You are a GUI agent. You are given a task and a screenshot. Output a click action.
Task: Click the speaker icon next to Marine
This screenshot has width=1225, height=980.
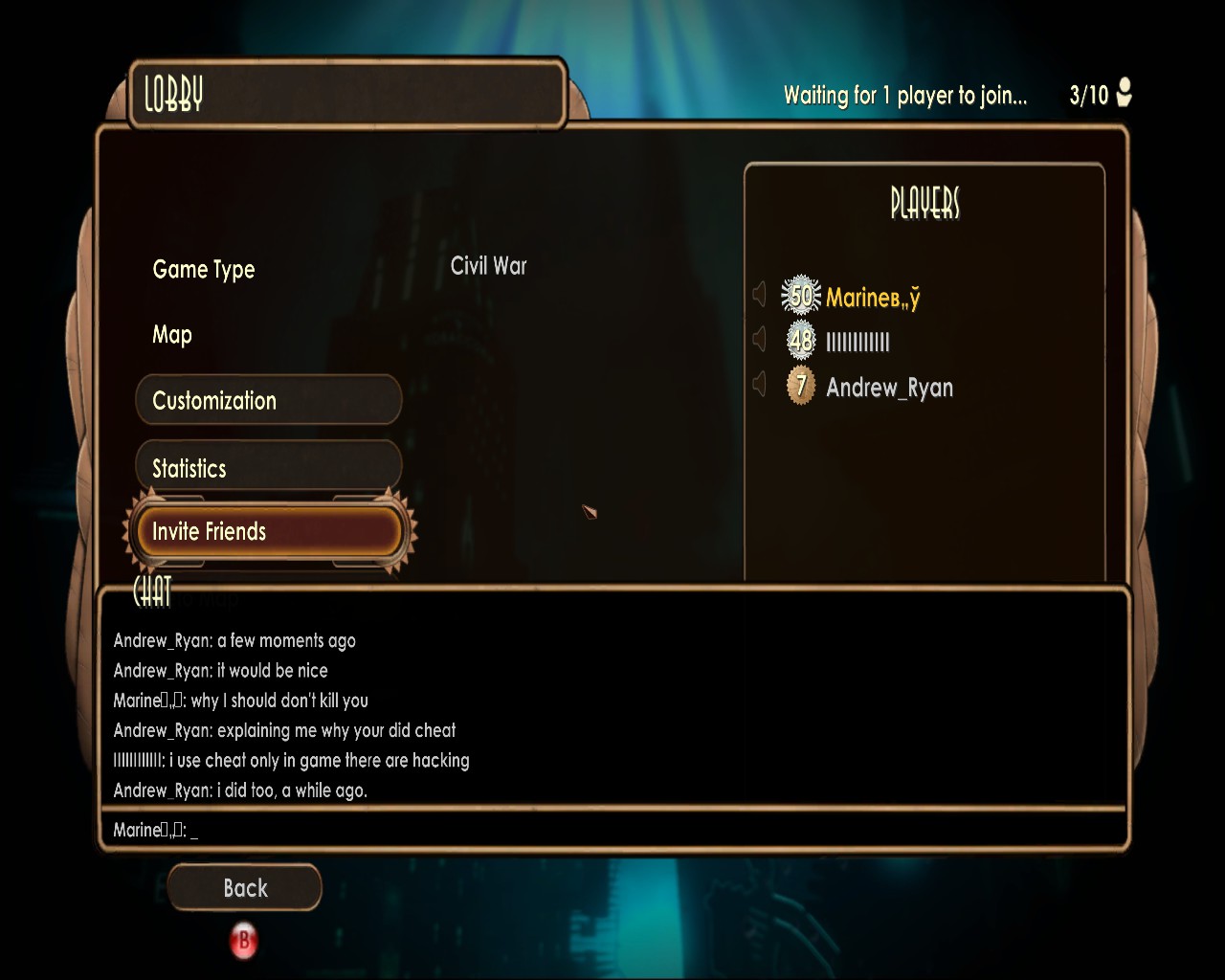(x=760, y=294)
